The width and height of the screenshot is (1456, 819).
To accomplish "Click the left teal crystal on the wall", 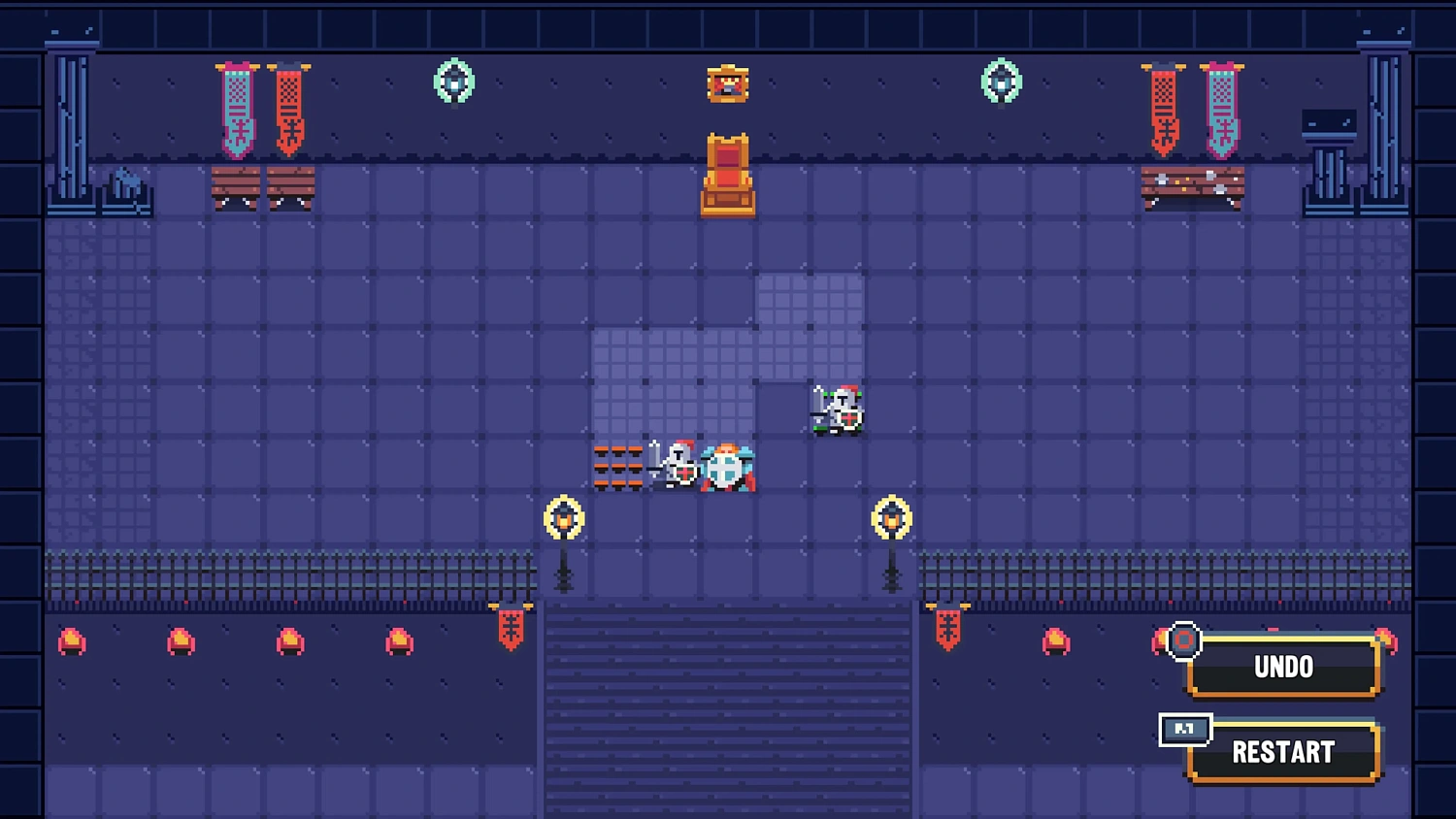I will (452, 82).
